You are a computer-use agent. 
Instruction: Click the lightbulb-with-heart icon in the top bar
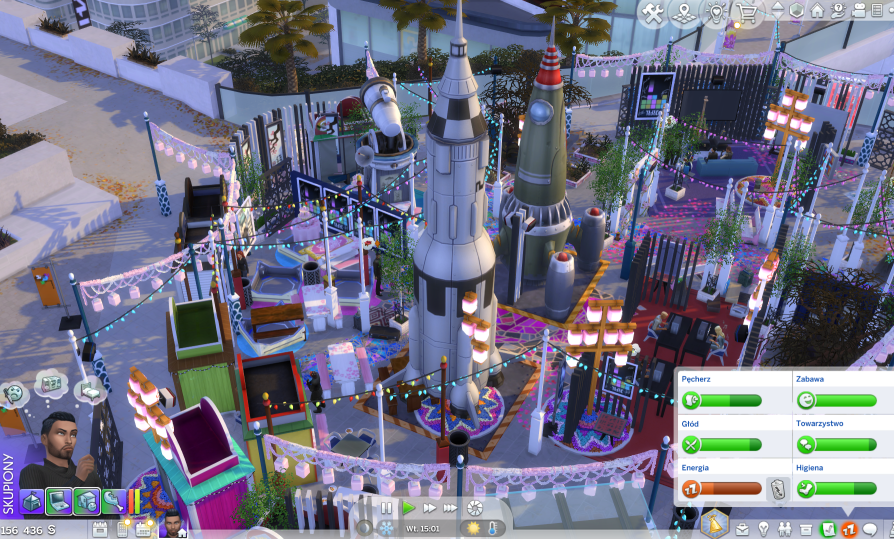(714, 13)
